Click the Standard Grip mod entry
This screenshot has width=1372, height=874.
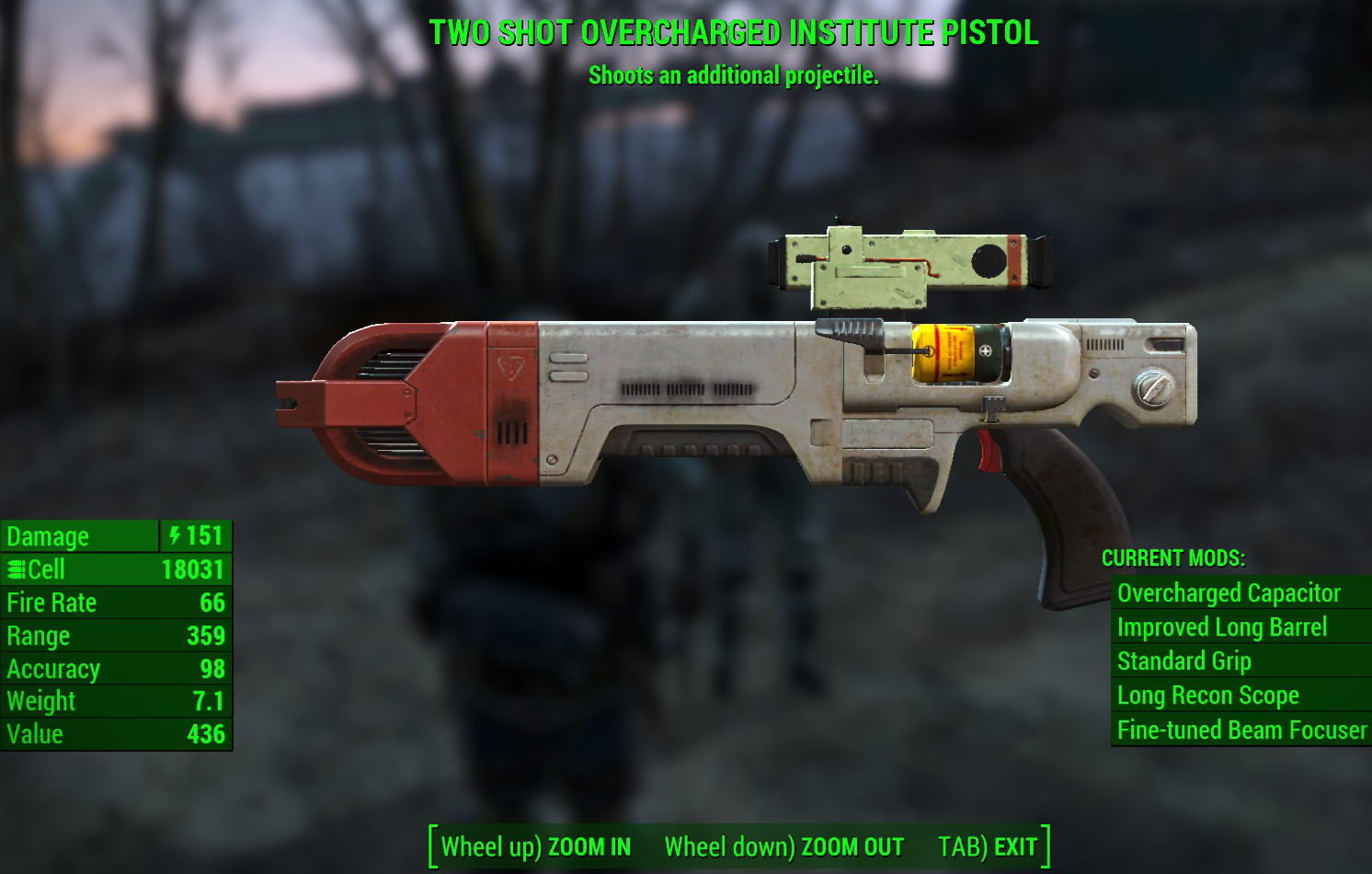[x=1184, y=661]
